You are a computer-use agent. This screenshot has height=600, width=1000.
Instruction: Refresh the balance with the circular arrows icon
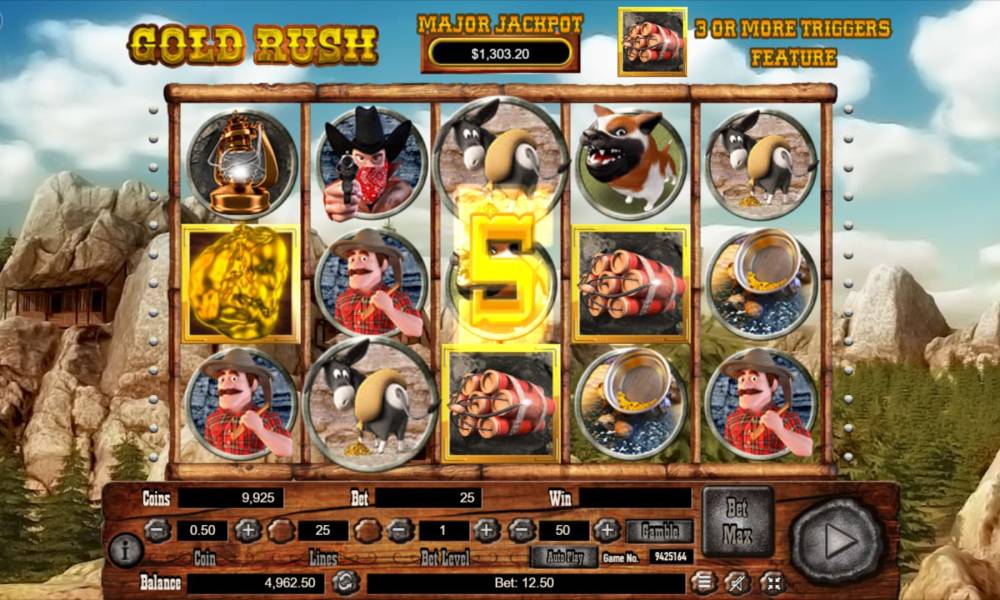[x=346, y=582]
